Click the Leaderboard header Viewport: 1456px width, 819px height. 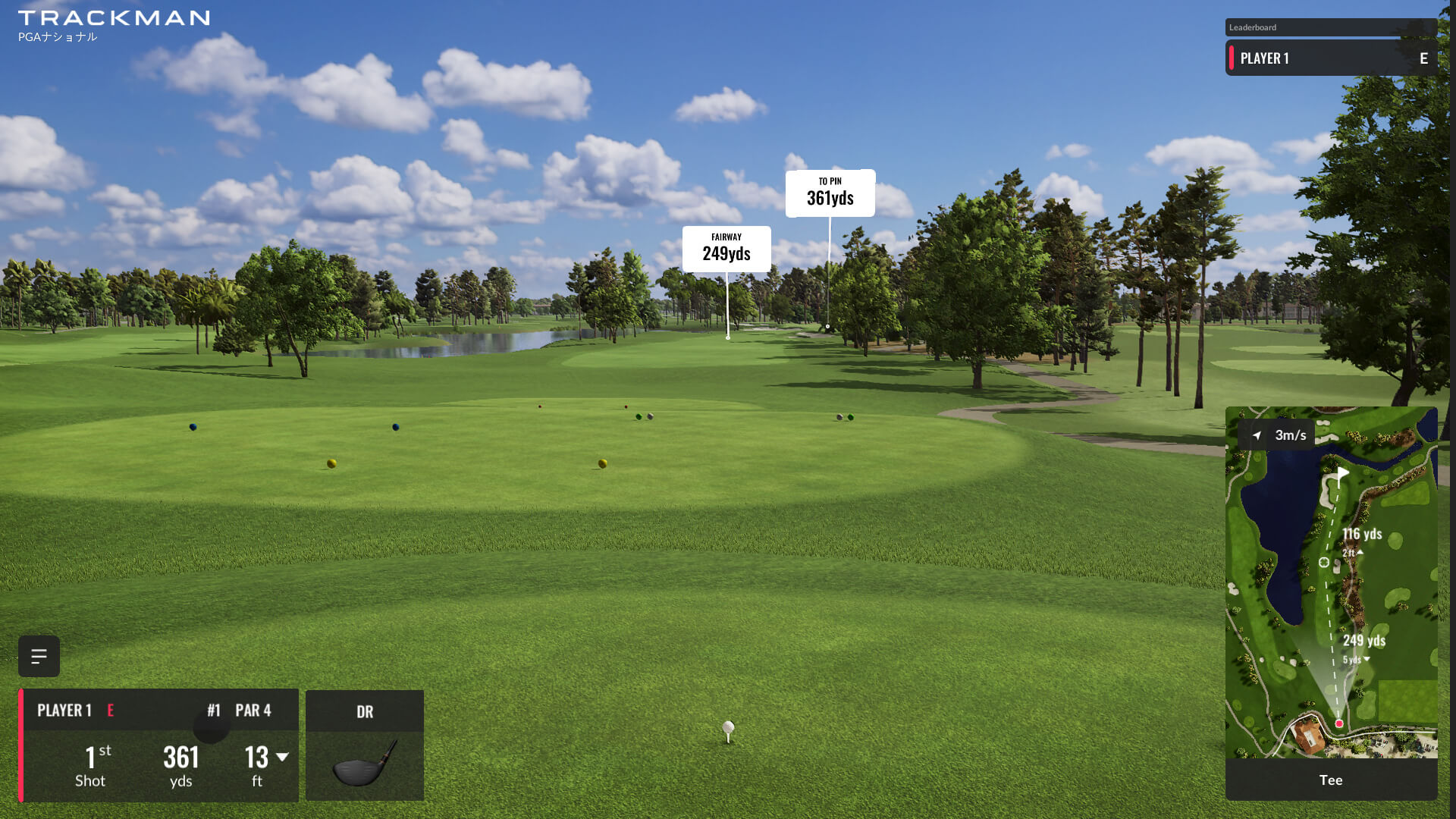click(x=1331, y=27)
